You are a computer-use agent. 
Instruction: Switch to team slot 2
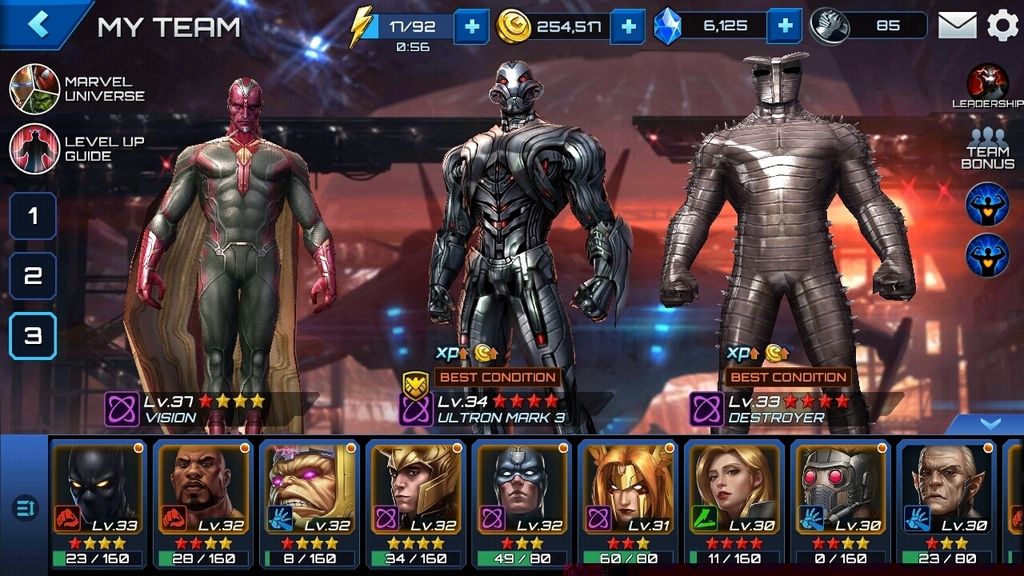[33, 276]
